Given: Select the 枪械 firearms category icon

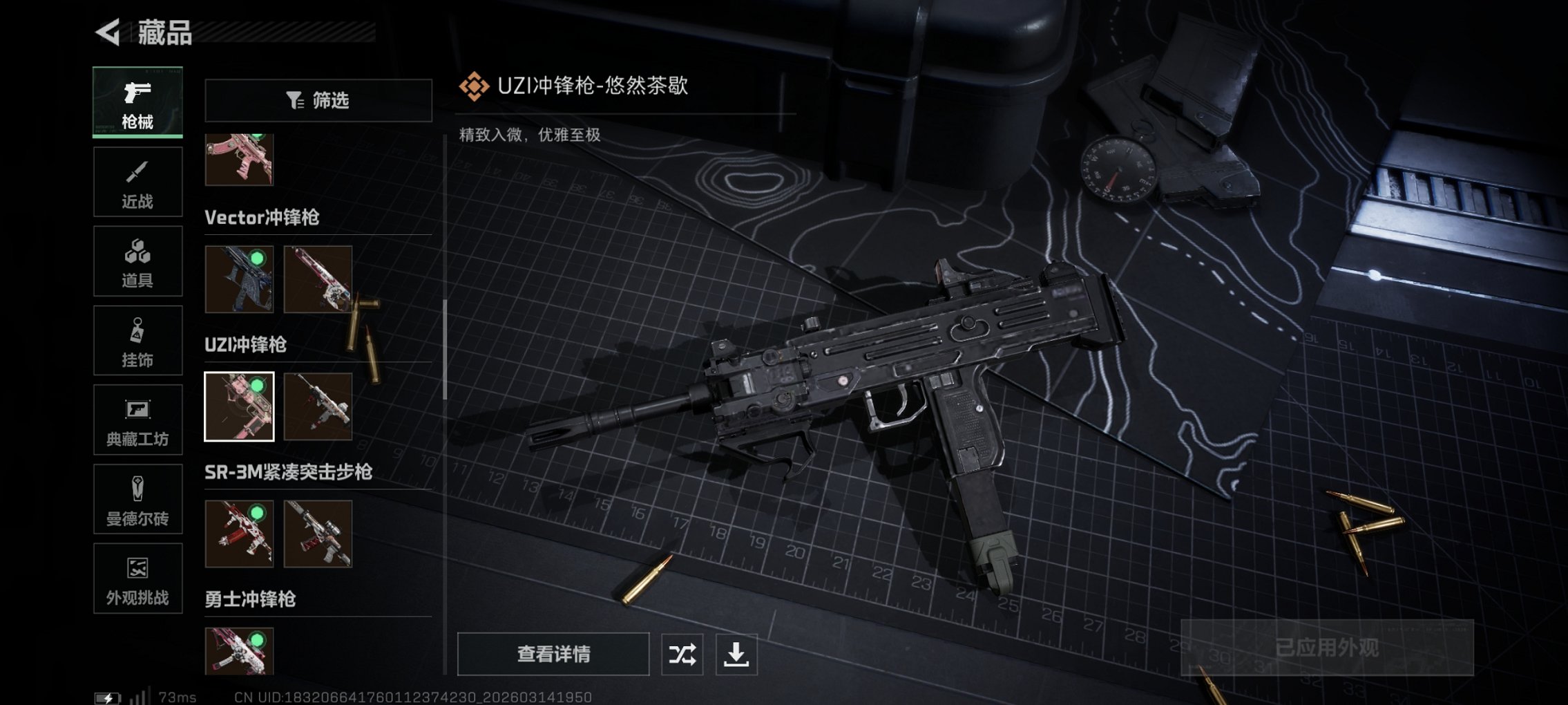Looking at the screenshot, I should pos(137,102).
